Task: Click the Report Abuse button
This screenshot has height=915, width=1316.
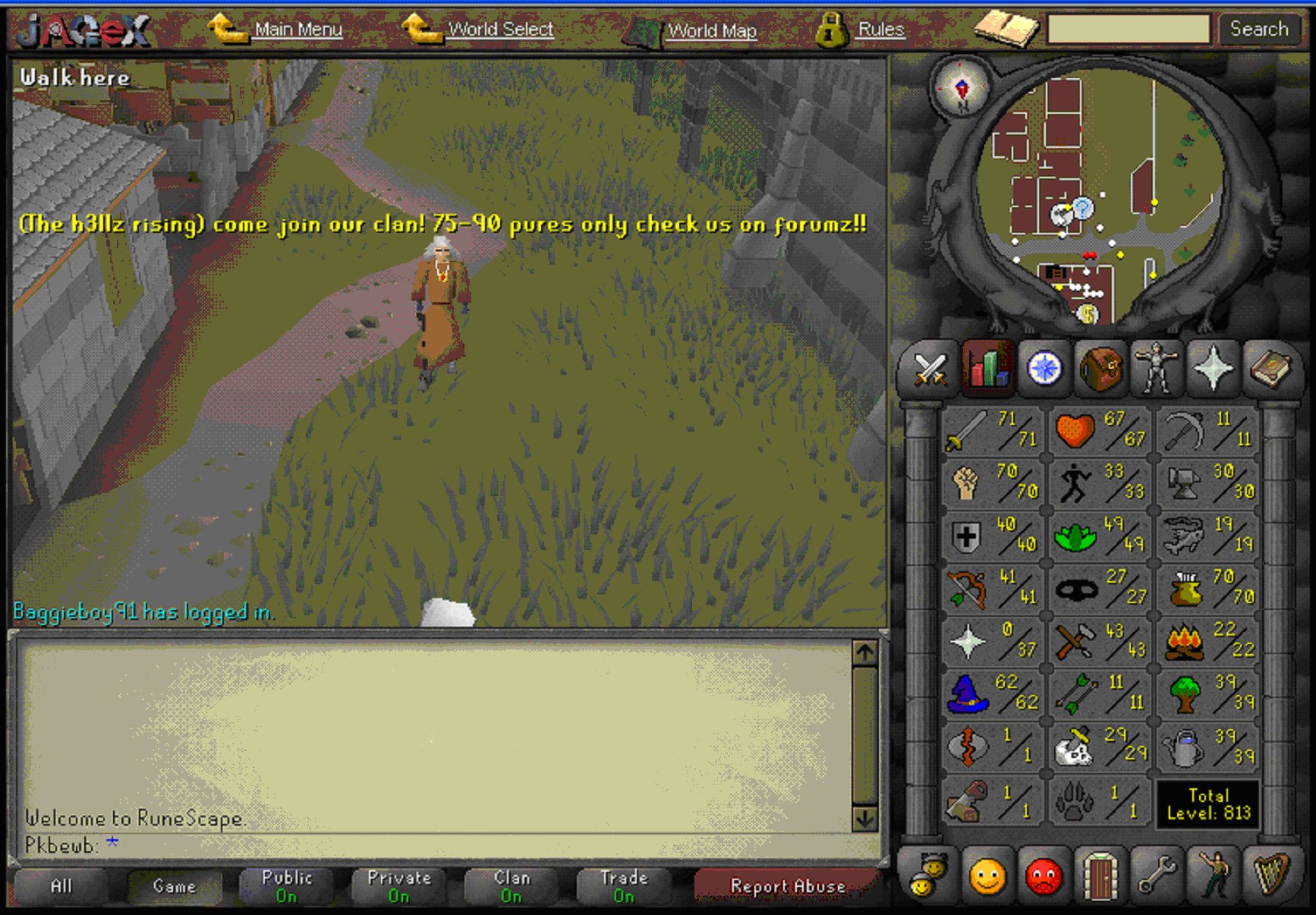Action: coord(787,886)
